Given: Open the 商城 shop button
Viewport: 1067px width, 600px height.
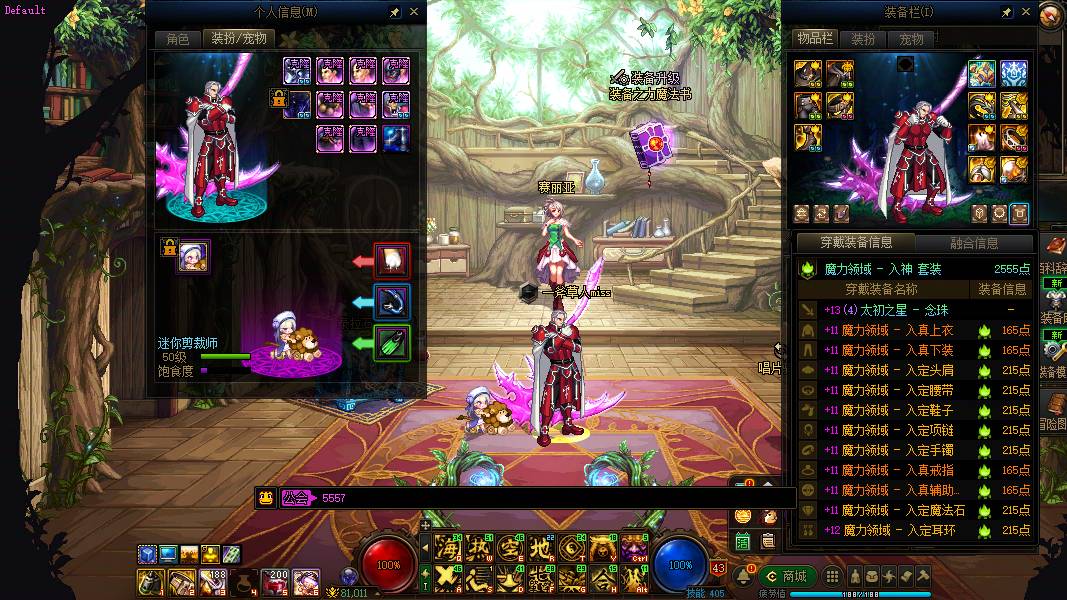Looking at the screenshot, I should 786,576.
